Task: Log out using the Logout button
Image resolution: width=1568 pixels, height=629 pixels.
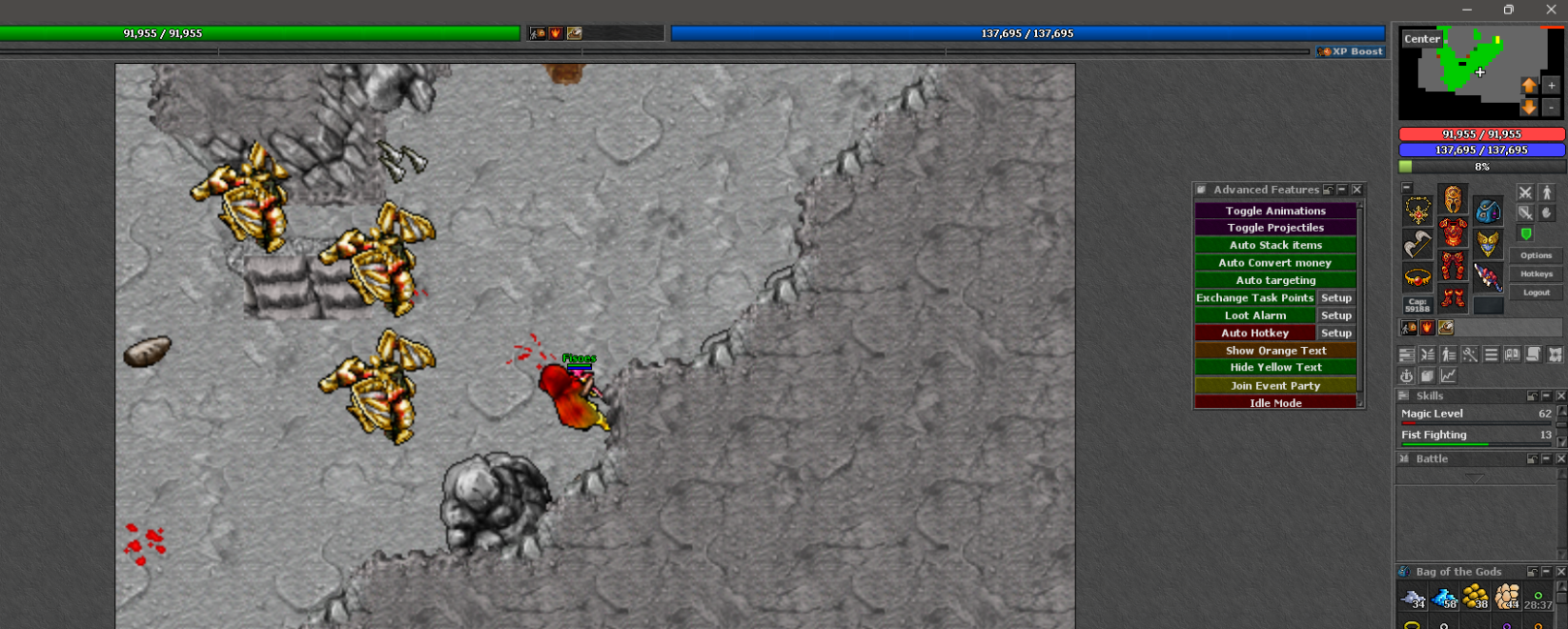Action: 1535,293
